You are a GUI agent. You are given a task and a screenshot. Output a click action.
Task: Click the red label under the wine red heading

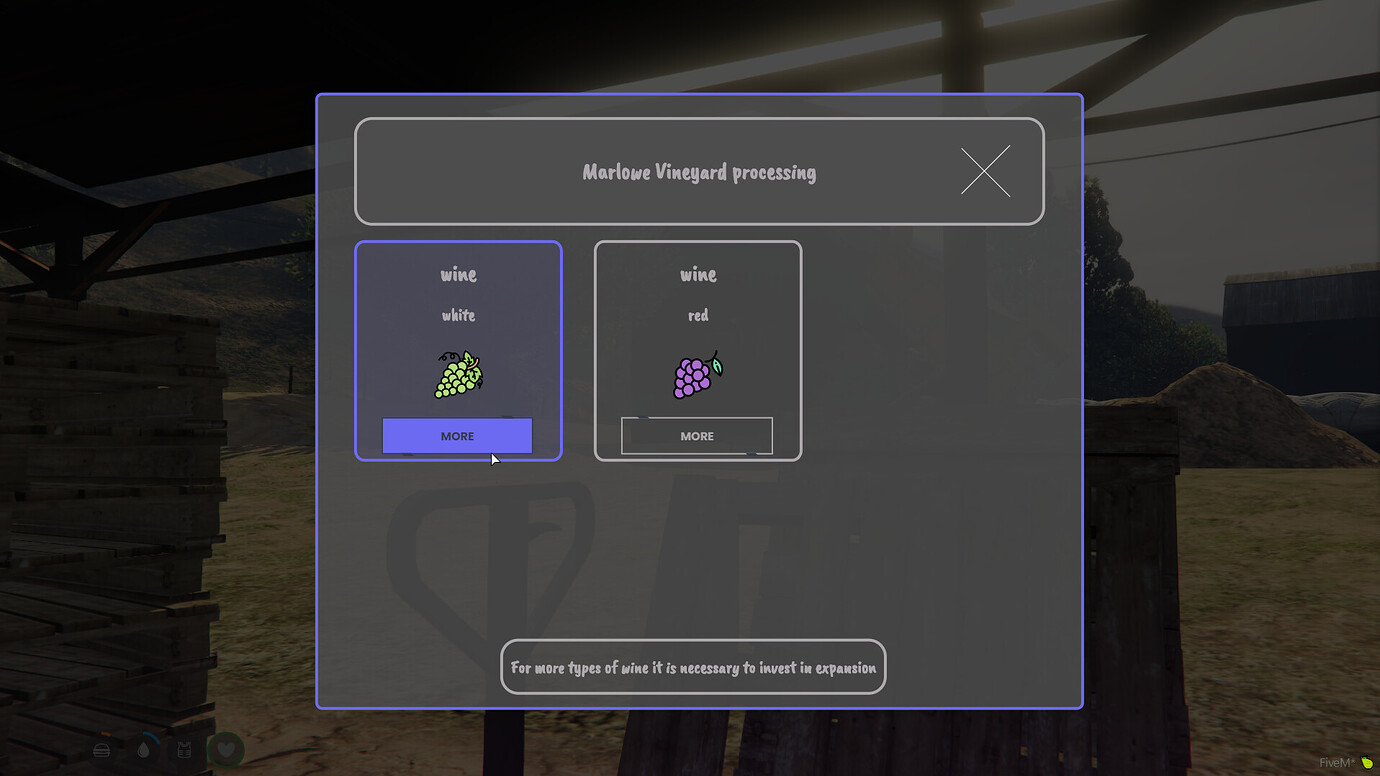pyautogui.click(x=697, y=314)
